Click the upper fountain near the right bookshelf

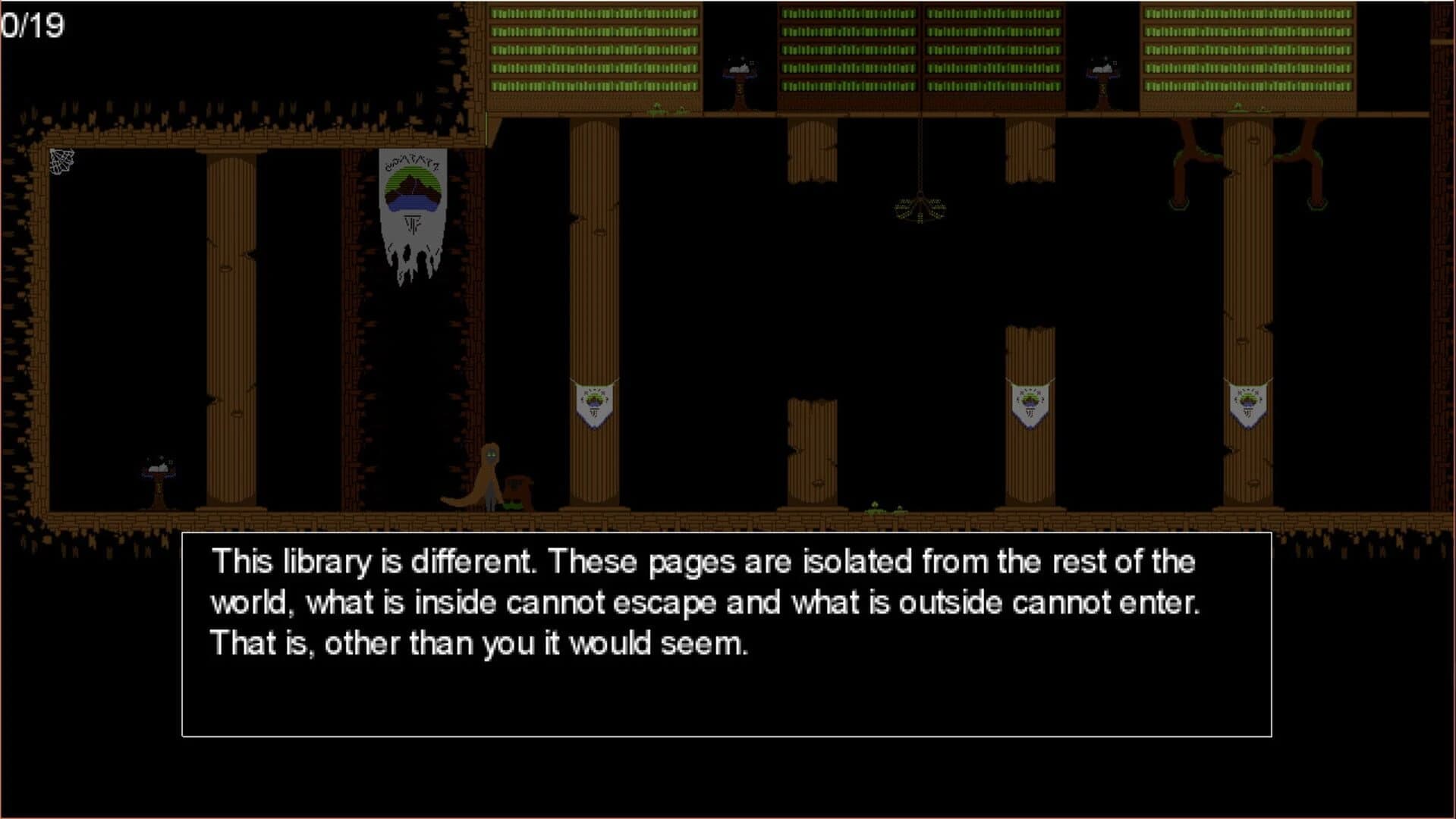[1102, 70]
